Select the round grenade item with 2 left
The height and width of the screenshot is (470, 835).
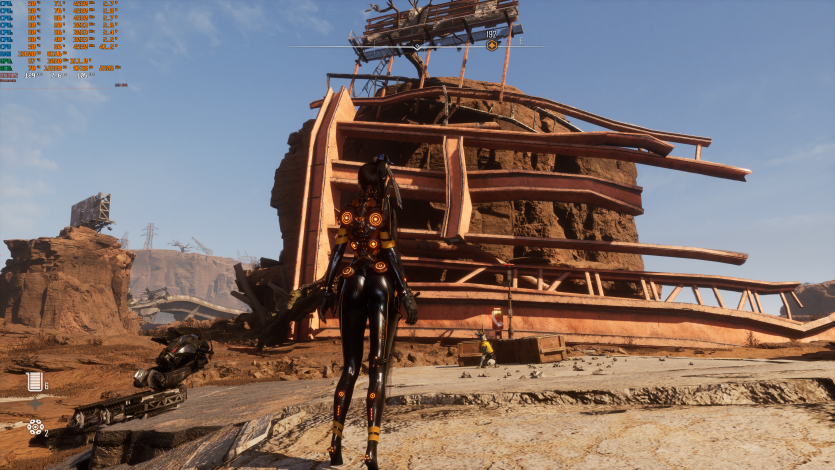[35, 427]
